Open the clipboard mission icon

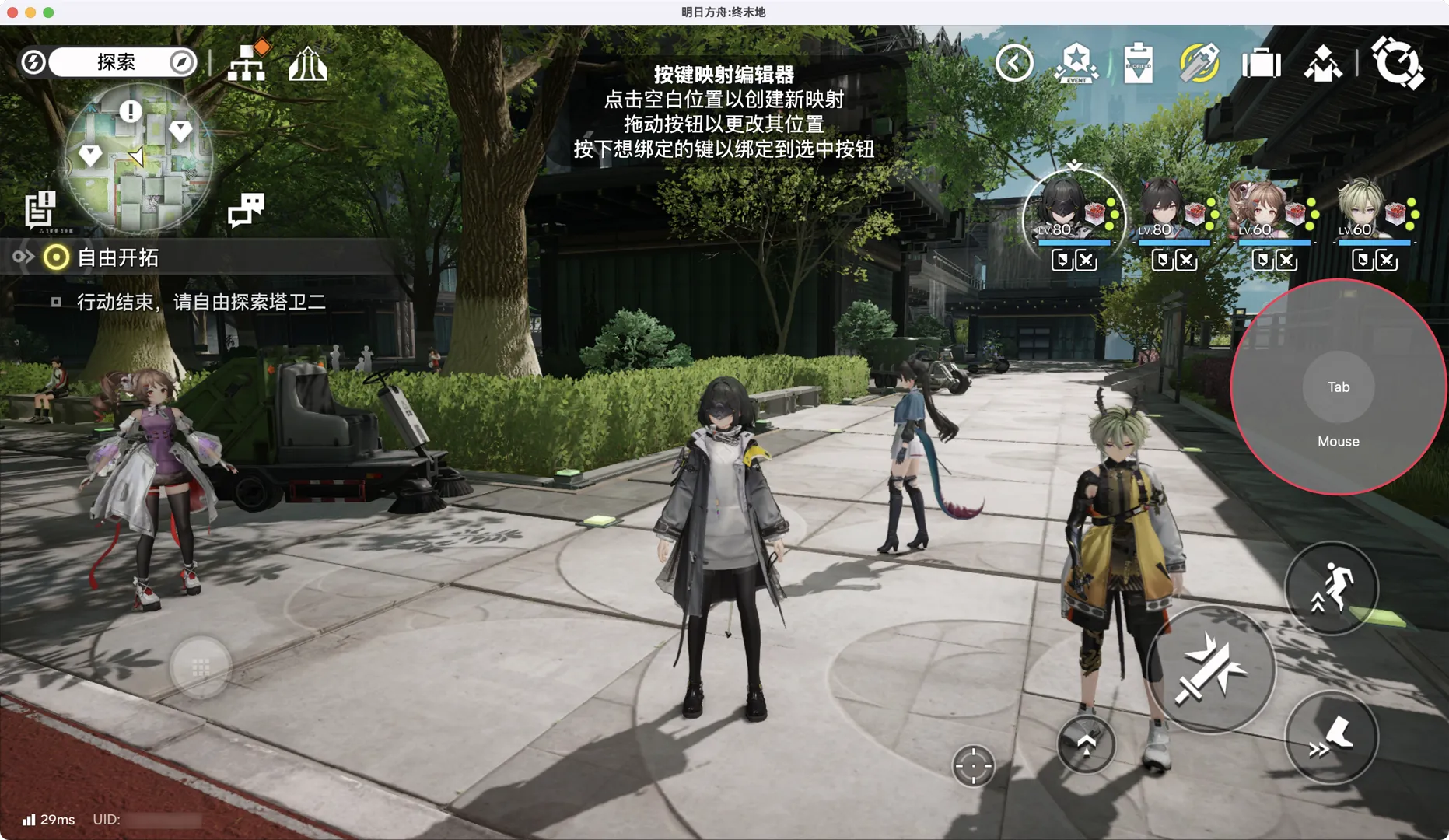pyautogui.click(x=1138, y=63)
